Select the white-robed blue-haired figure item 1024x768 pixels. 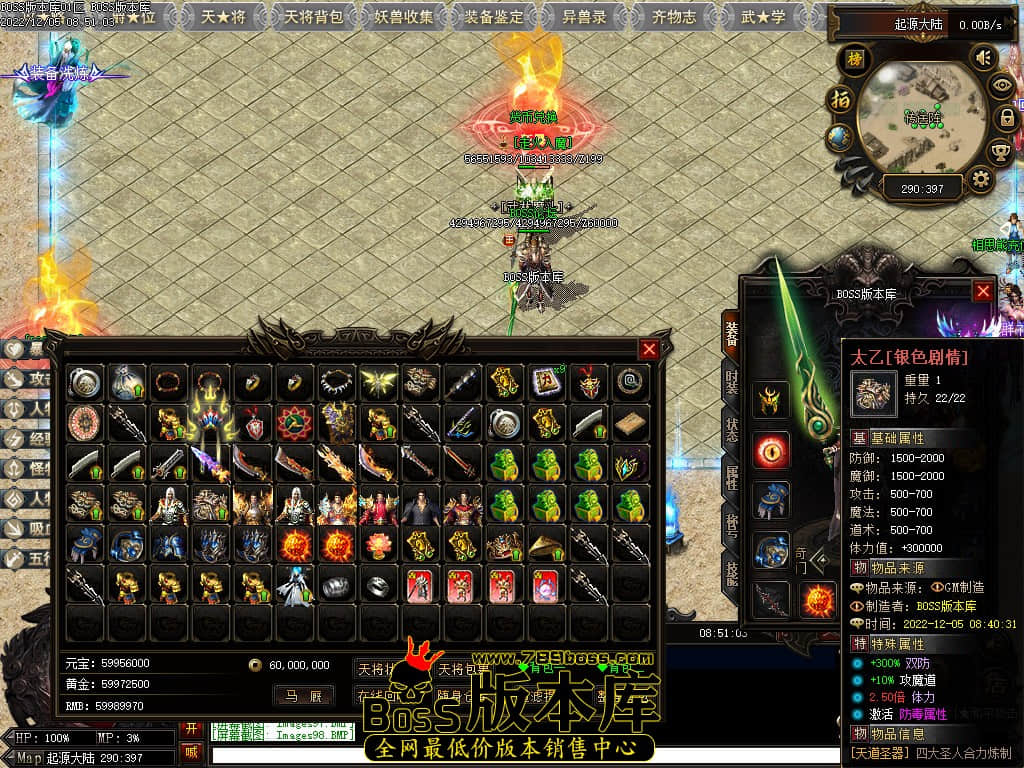pyautogui.click(x=294, y=586)
